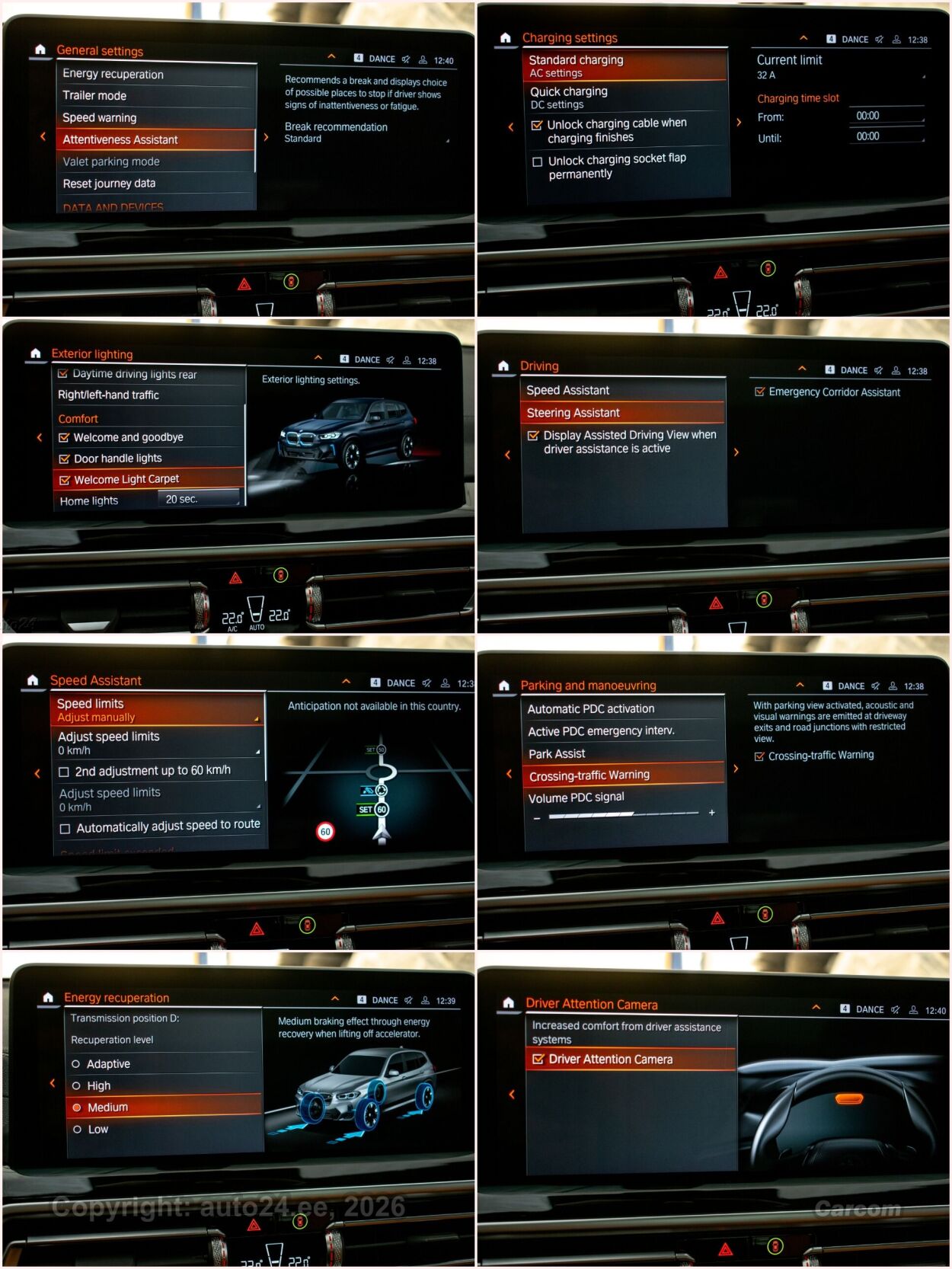Click the charging time slot From field
This screenshot has height=1269, width=952.
click(x=886, y=117)
